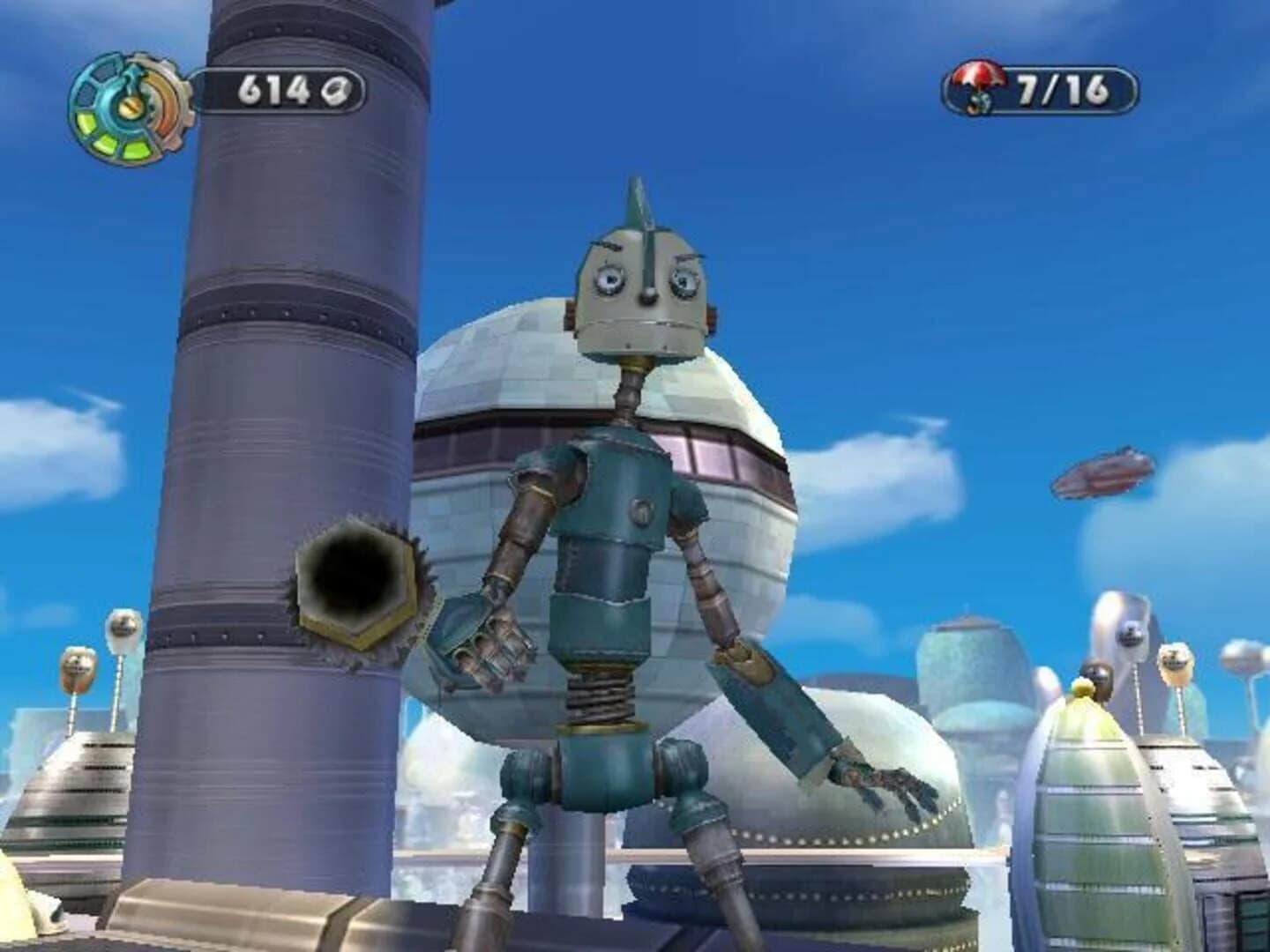Select Rodney the robot's head
Image resolution: width=1270 pixels, height=952 pixels.
(639, 291)
